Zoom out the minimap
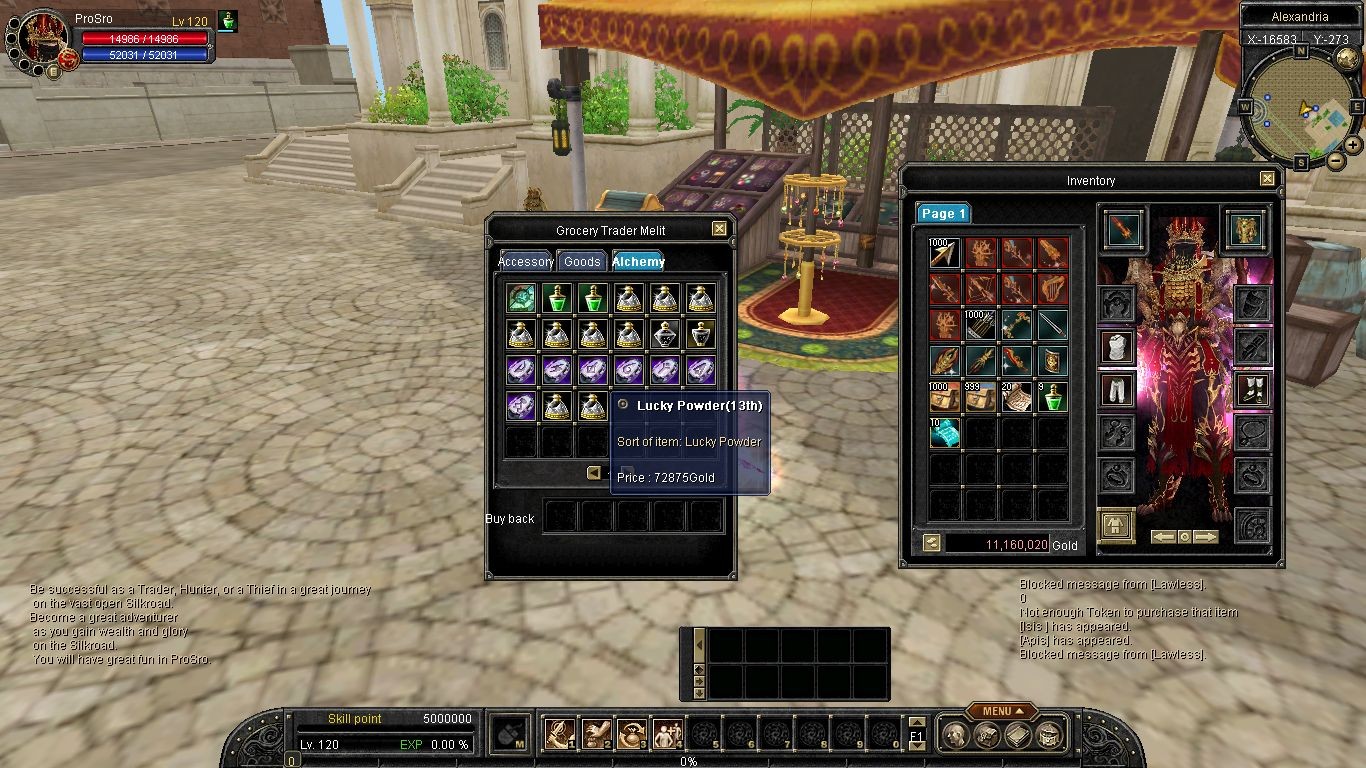The height and width of the screenshot is (768, 1366). 1335,161
